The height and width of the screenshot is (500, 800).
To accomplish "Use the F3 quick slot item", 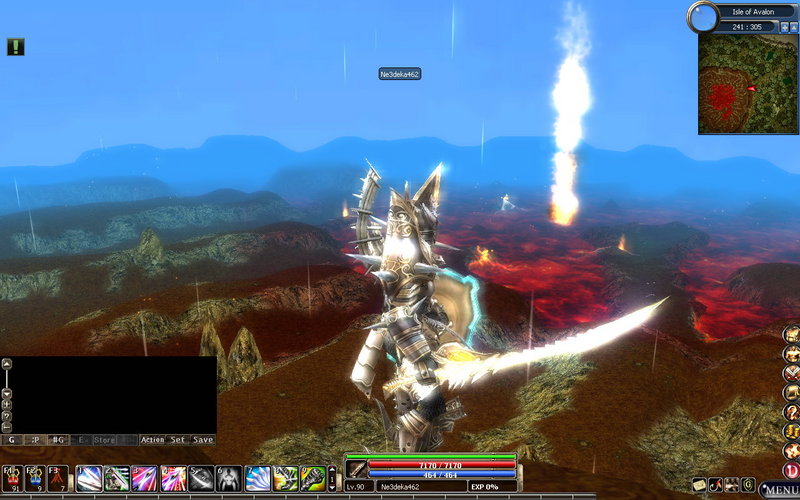I will [59, 478].
